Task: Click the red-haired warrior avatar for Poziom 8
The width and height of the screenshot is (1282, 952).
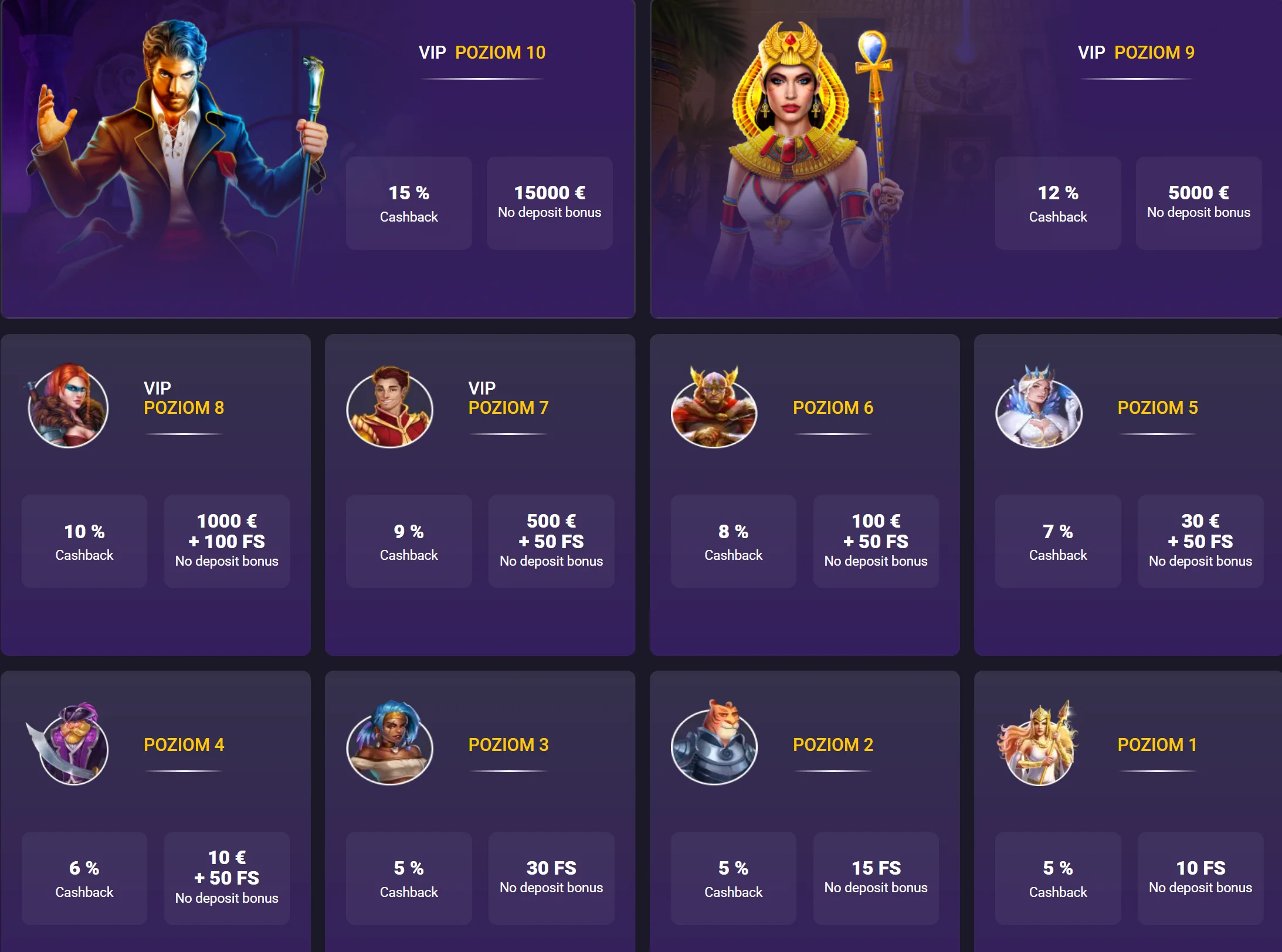Action: point(68,409)
